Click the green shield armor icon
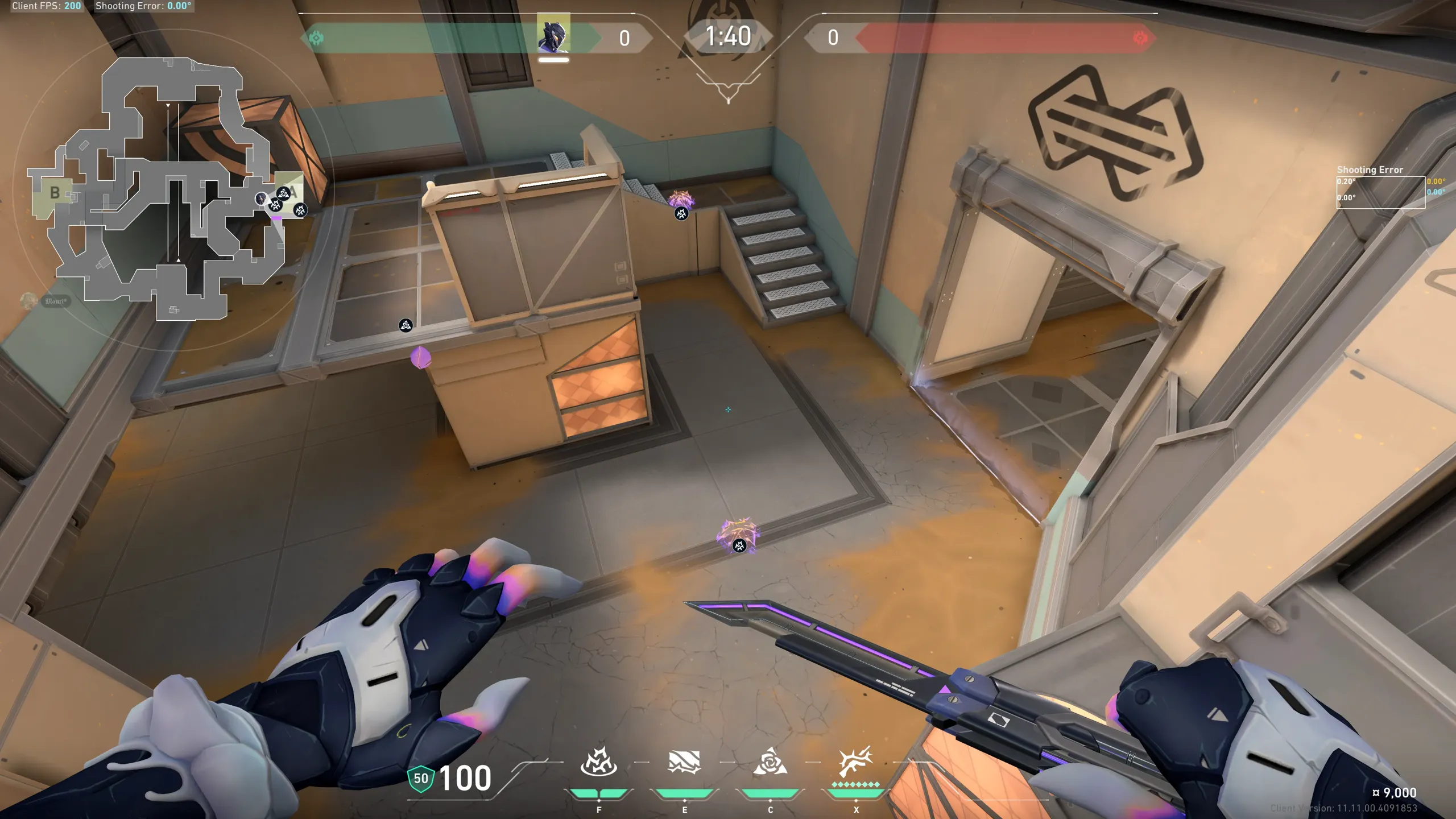 click(x=421, y=778)
